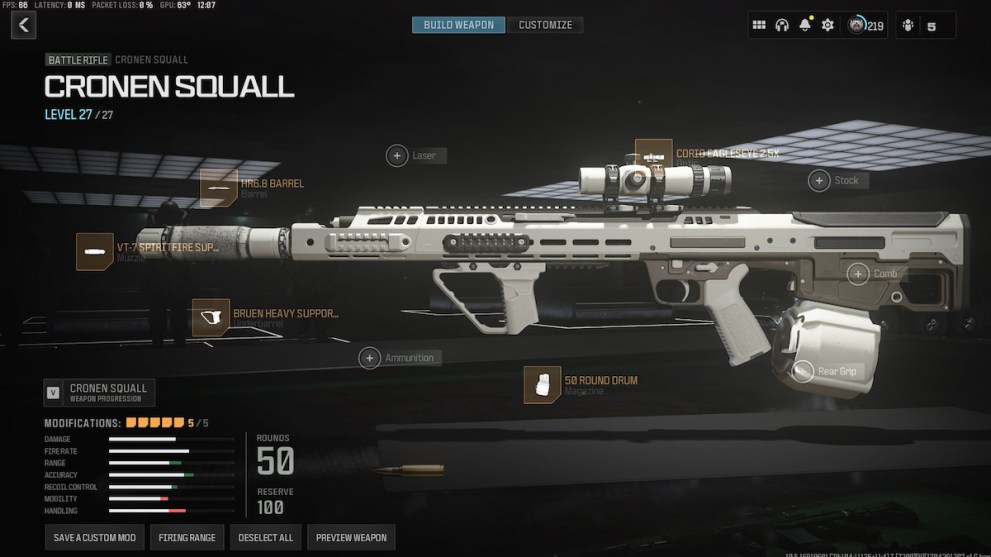Image resolution: width=991 pixels, height=557 pixels.
Task: Save a custom mod
Action: point(95,538)
